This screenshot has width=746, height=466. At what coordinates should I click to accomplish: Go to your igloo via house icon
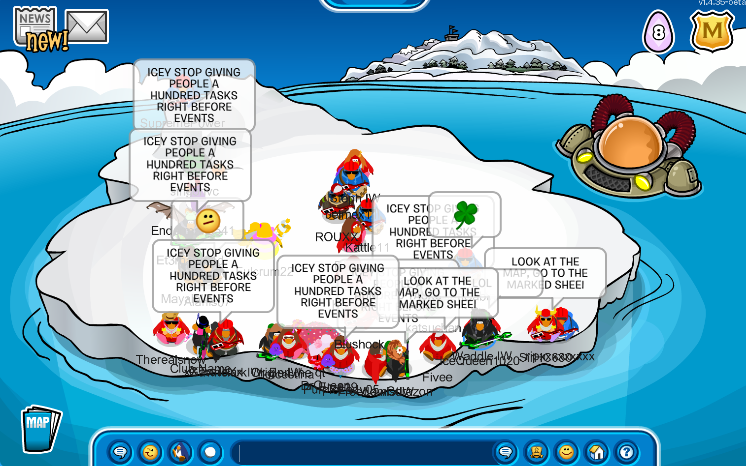pos(596,451)
